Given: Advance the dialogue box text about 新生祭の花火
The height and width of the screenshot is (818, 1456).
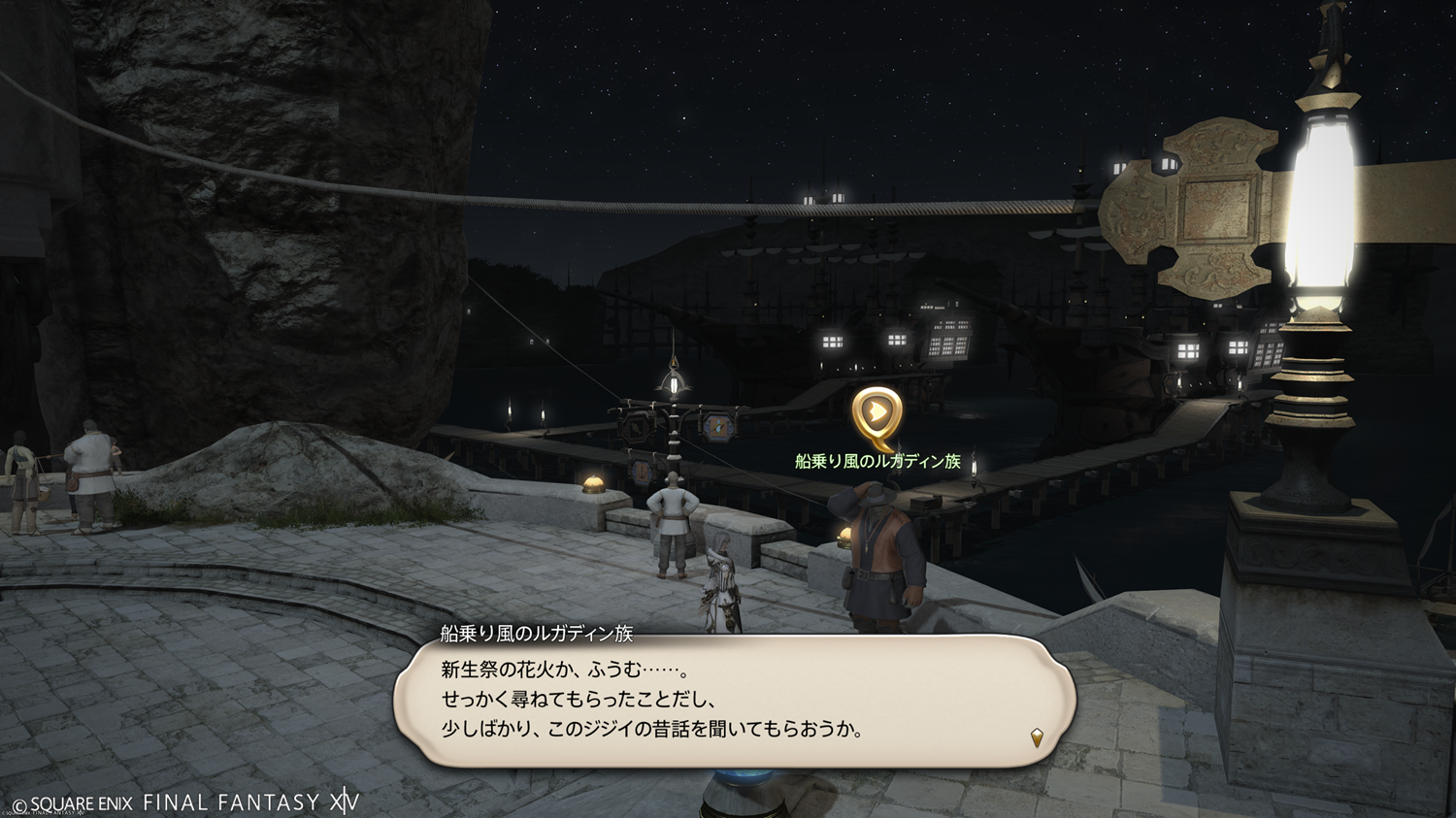Looking at the screenshot, I should coord(734,700).
